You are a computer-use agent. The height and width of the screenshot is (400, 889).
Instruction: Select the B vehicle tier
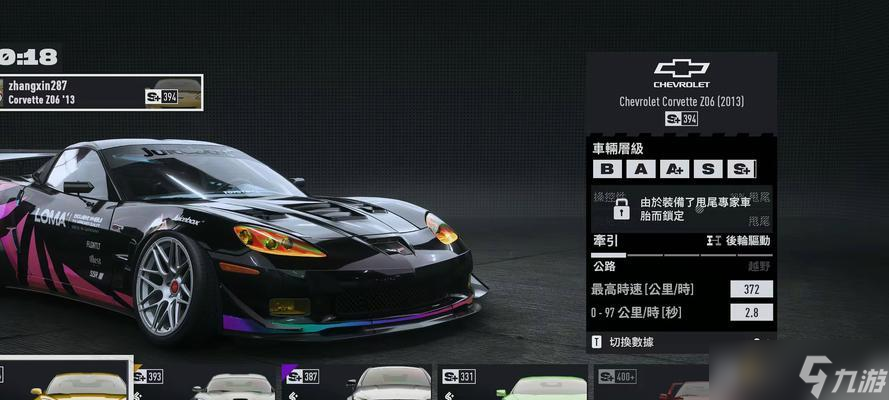point(608,169)
